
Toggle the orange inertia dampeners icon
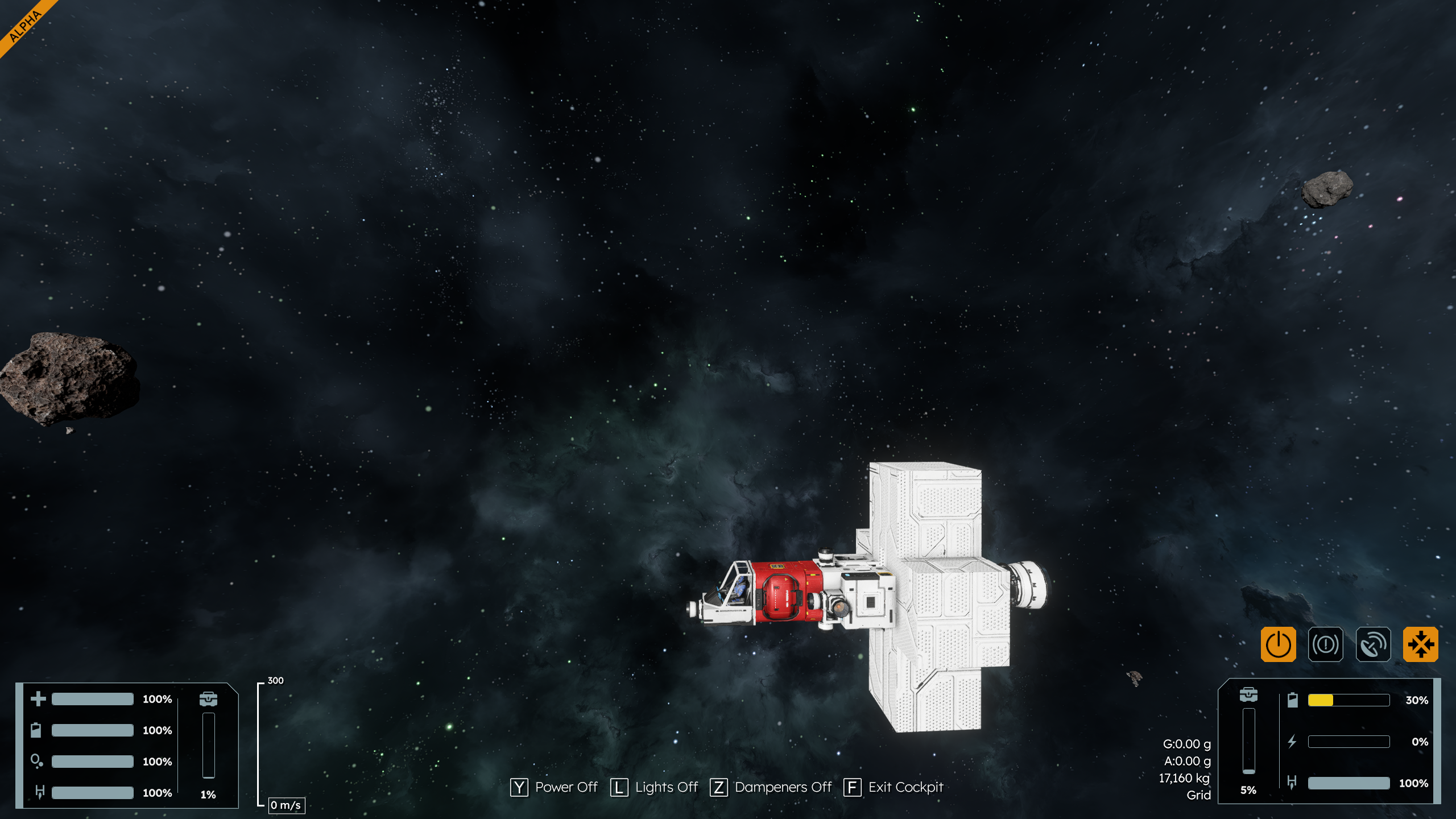click(1420, 644)
